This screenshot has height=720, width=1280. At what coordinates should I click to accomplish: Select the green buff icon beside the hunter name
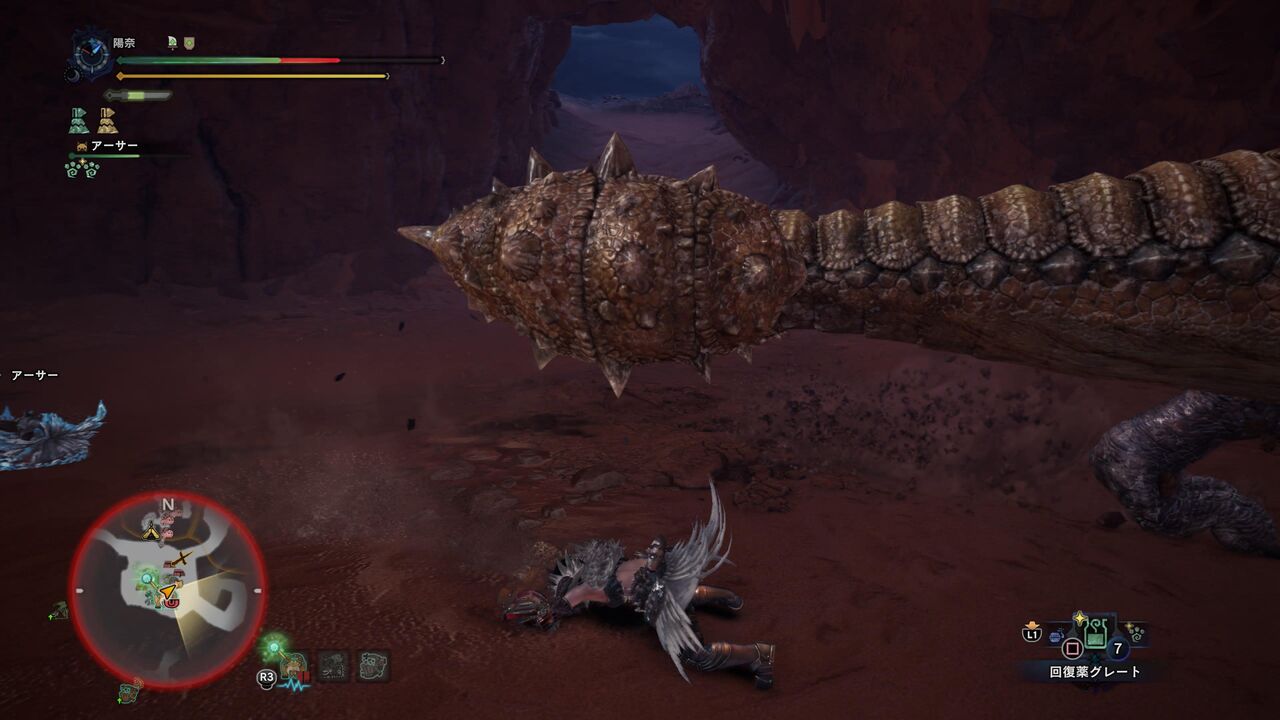point(172,42)
